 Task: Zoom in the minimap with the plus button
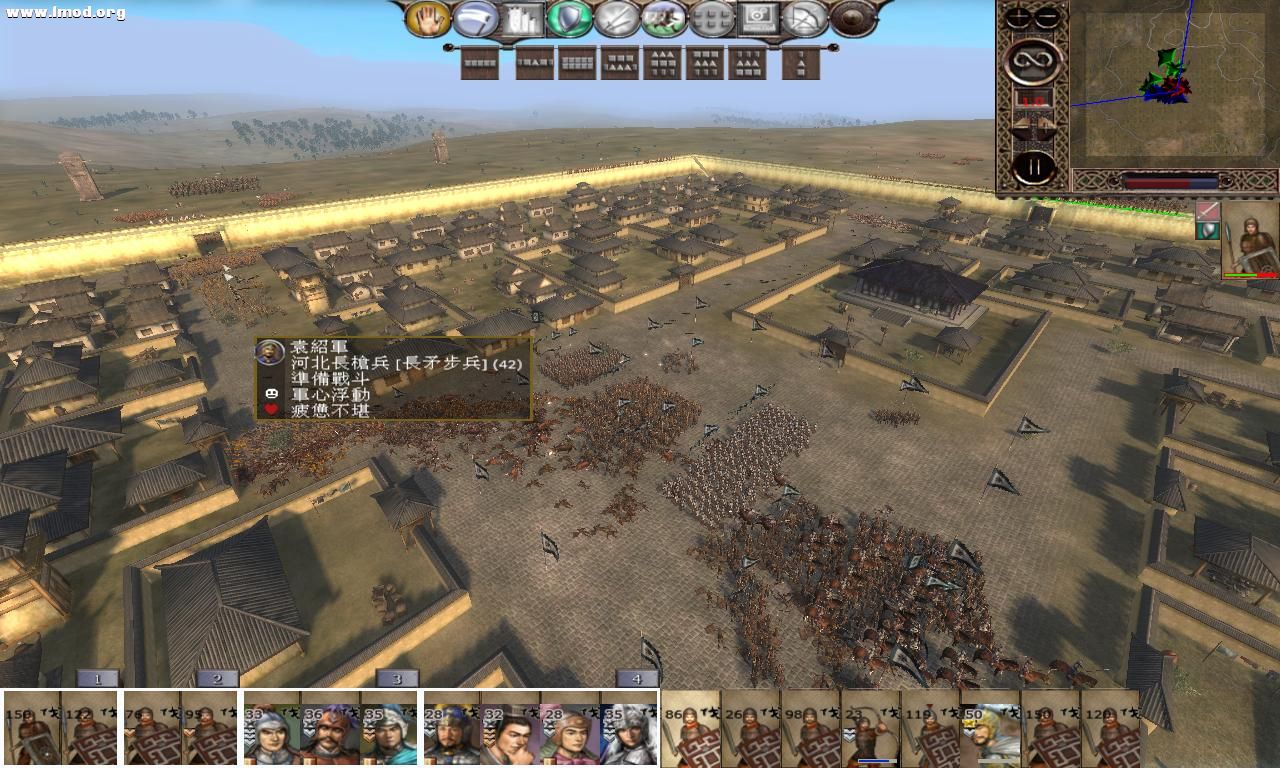[x=1017, y=16]
